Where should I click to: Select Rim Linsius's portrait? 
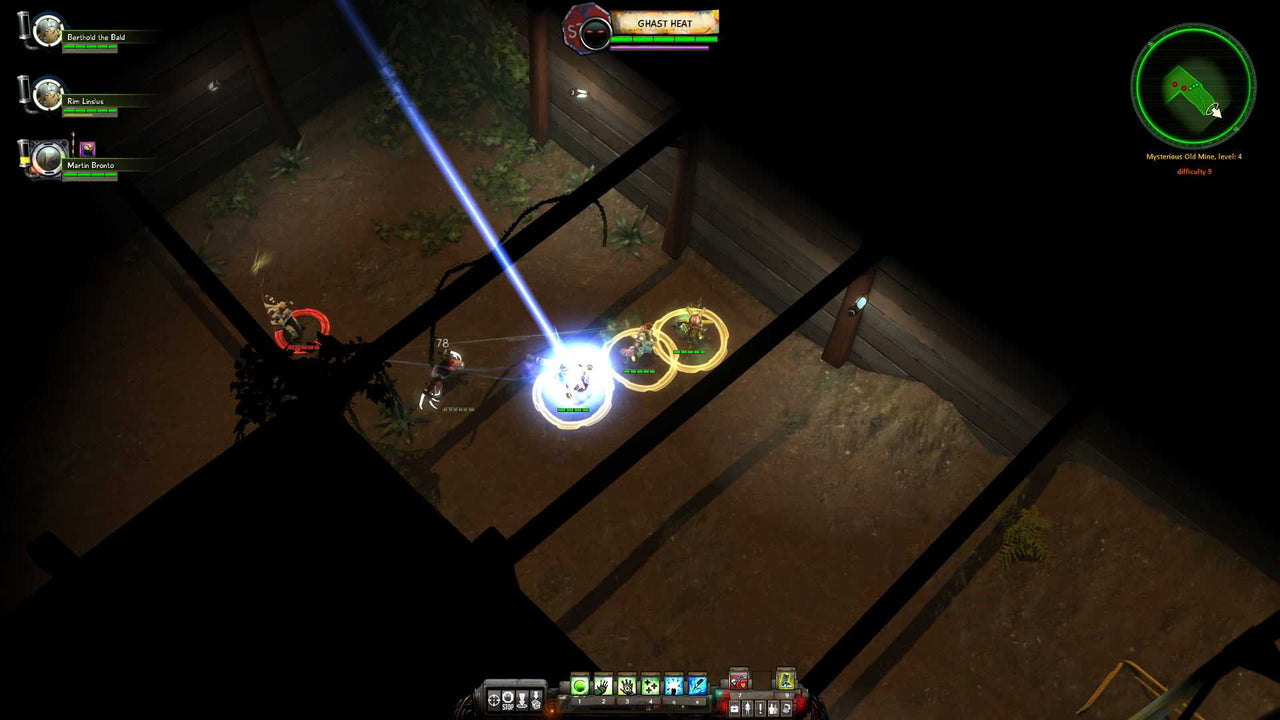tap(46, 96)
